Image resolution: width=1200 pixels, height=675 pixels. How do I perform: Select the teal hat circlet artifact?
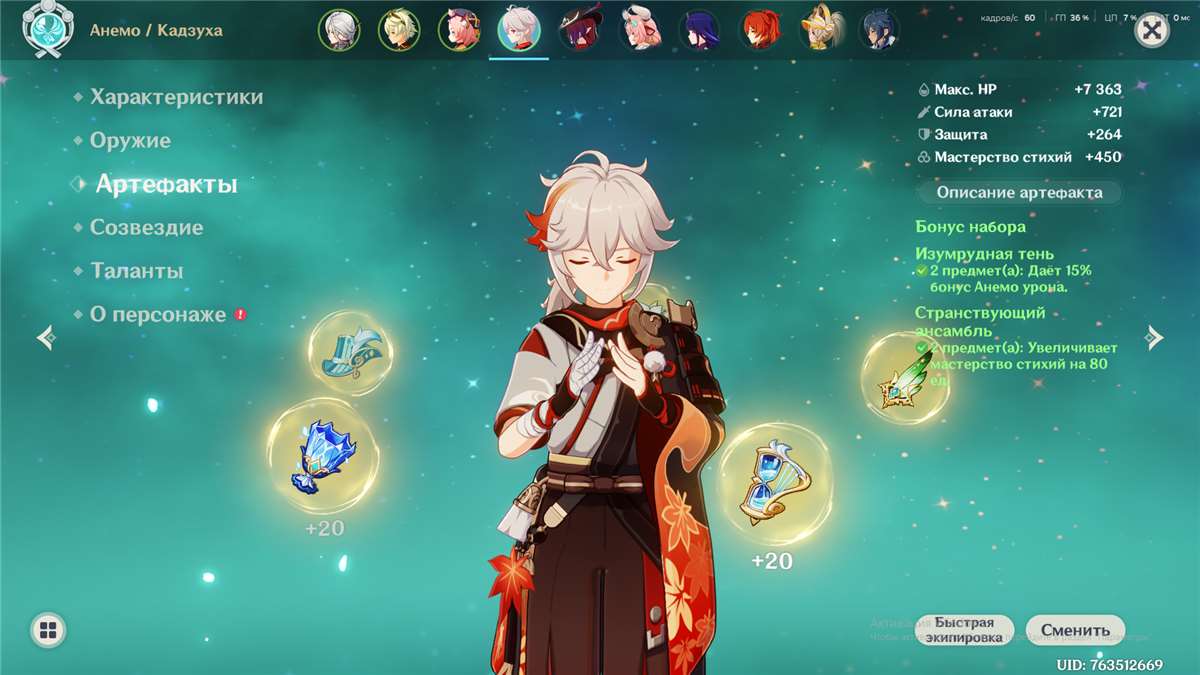[x=351, y=352]
